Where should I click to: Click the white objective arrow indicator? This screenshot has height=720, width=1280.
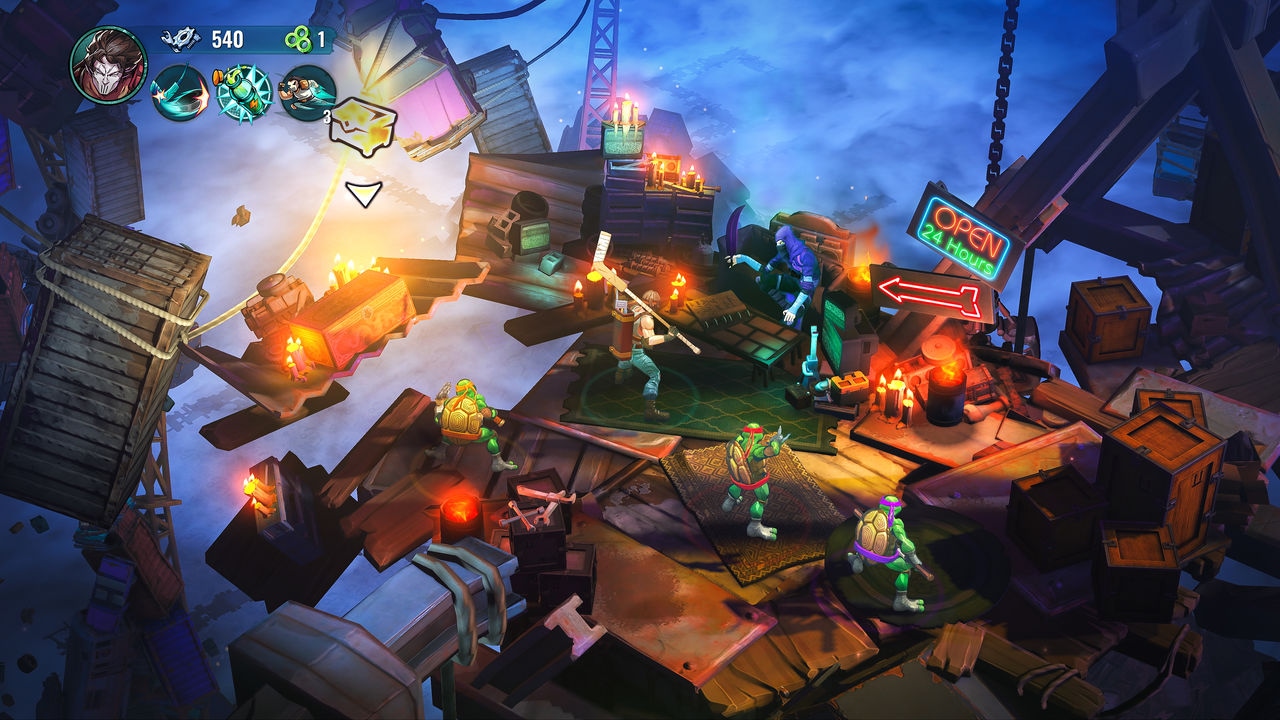[362, 196]
